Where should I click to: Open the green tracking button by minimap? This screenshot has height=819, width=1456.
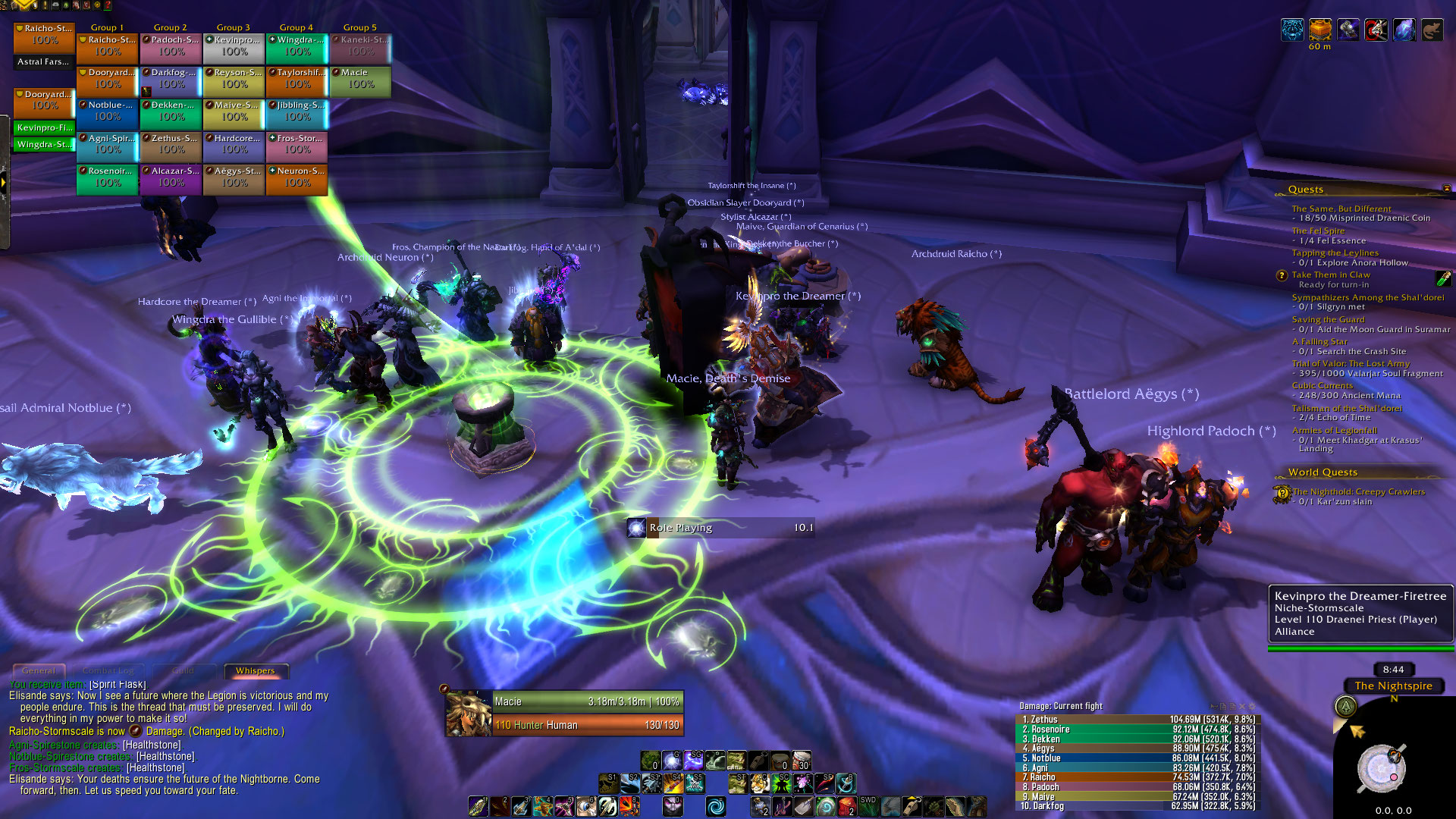pos(1345,707)
